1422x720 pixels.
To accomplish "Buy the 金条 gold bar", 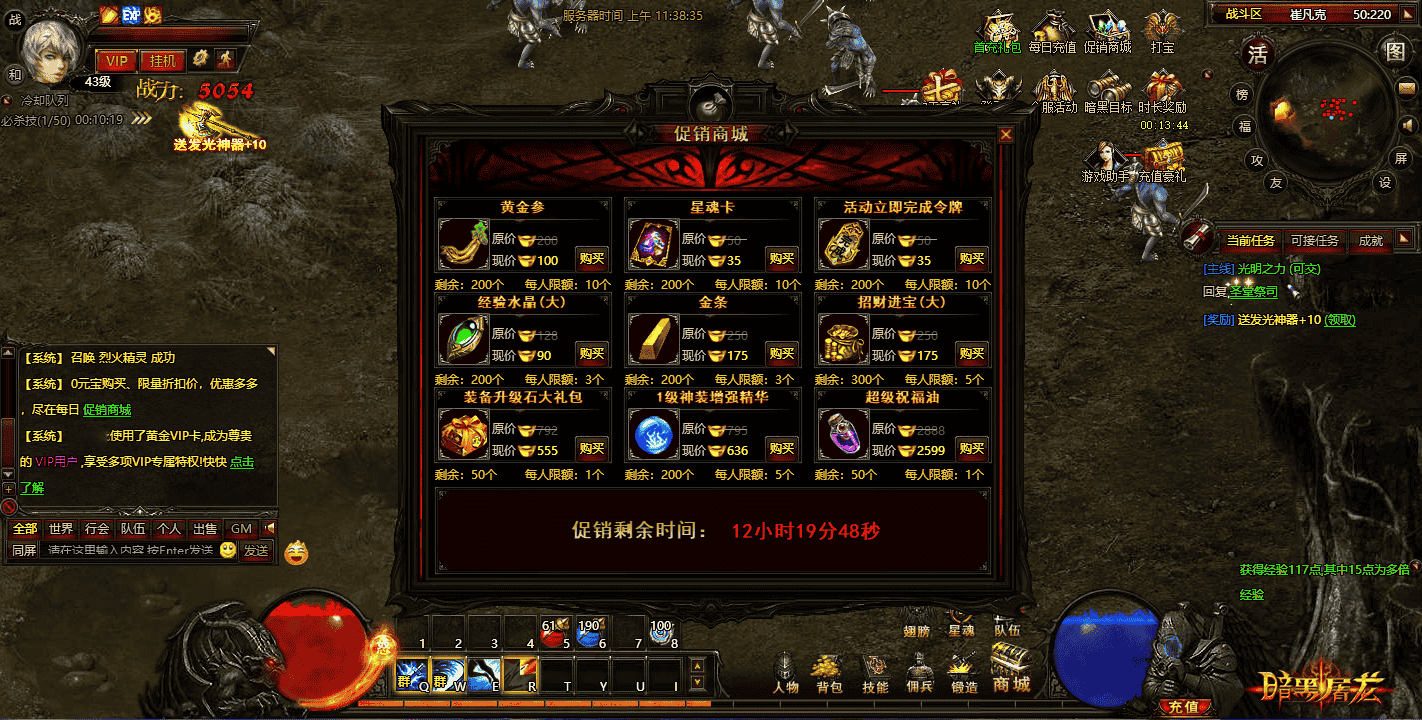I will click(781, 353).
